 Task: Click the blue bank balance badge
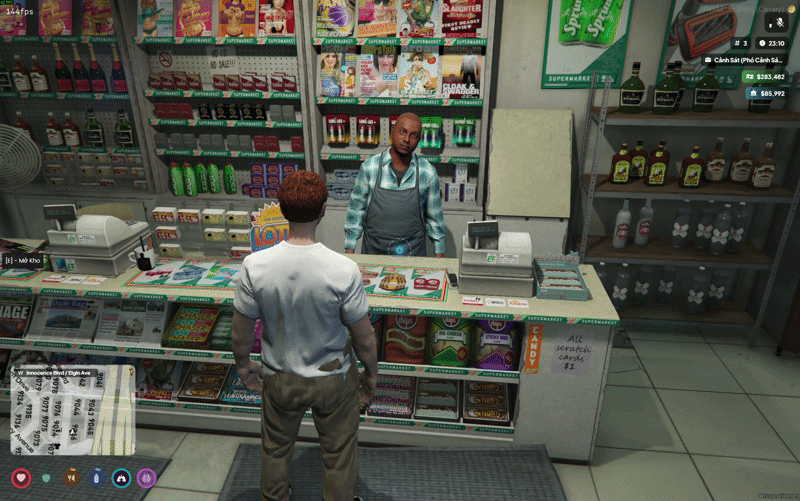tap(765, 93)
